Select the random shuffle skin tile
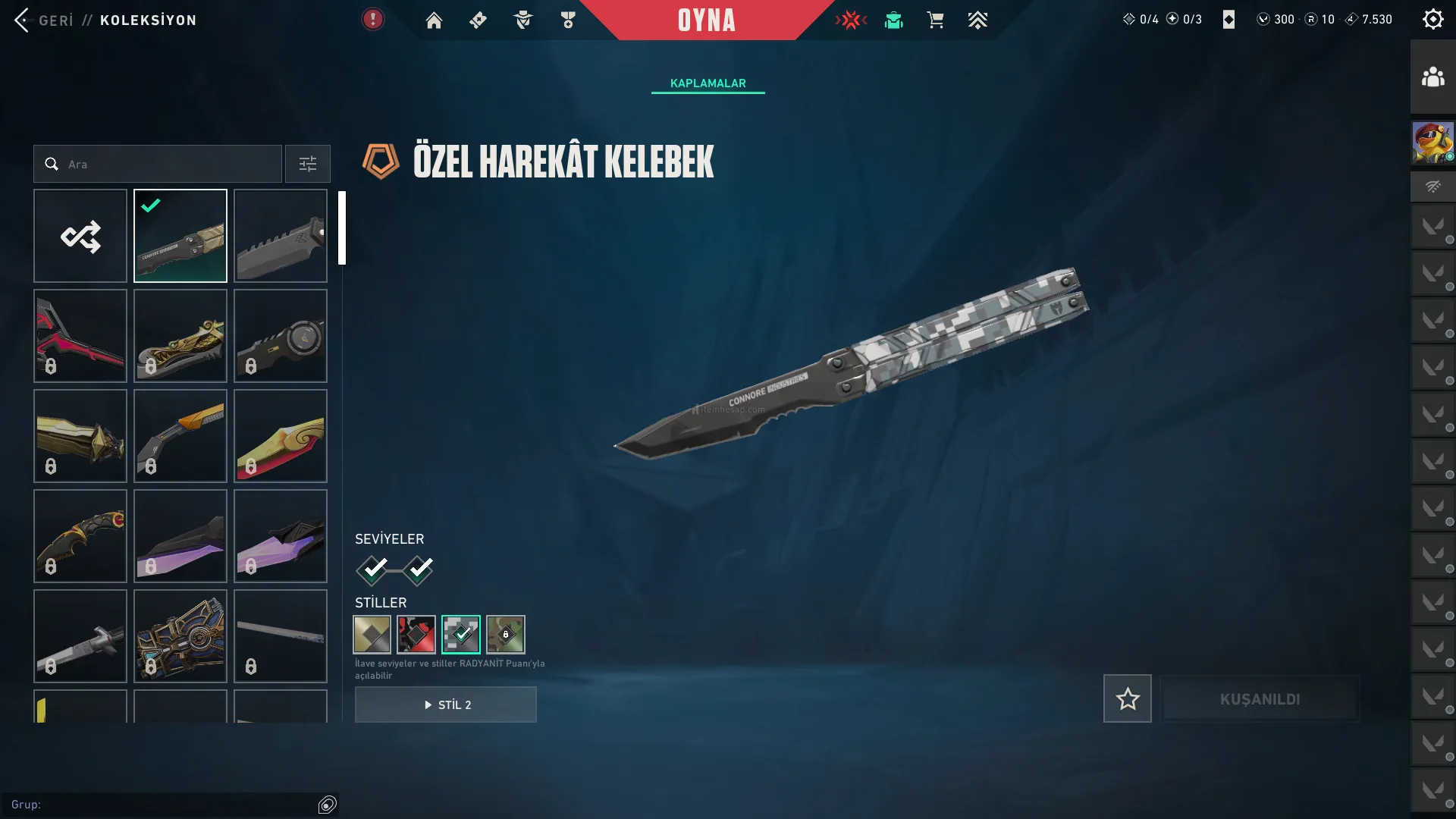The height and width of the screenshot is (819, 1456). point(80,236)
